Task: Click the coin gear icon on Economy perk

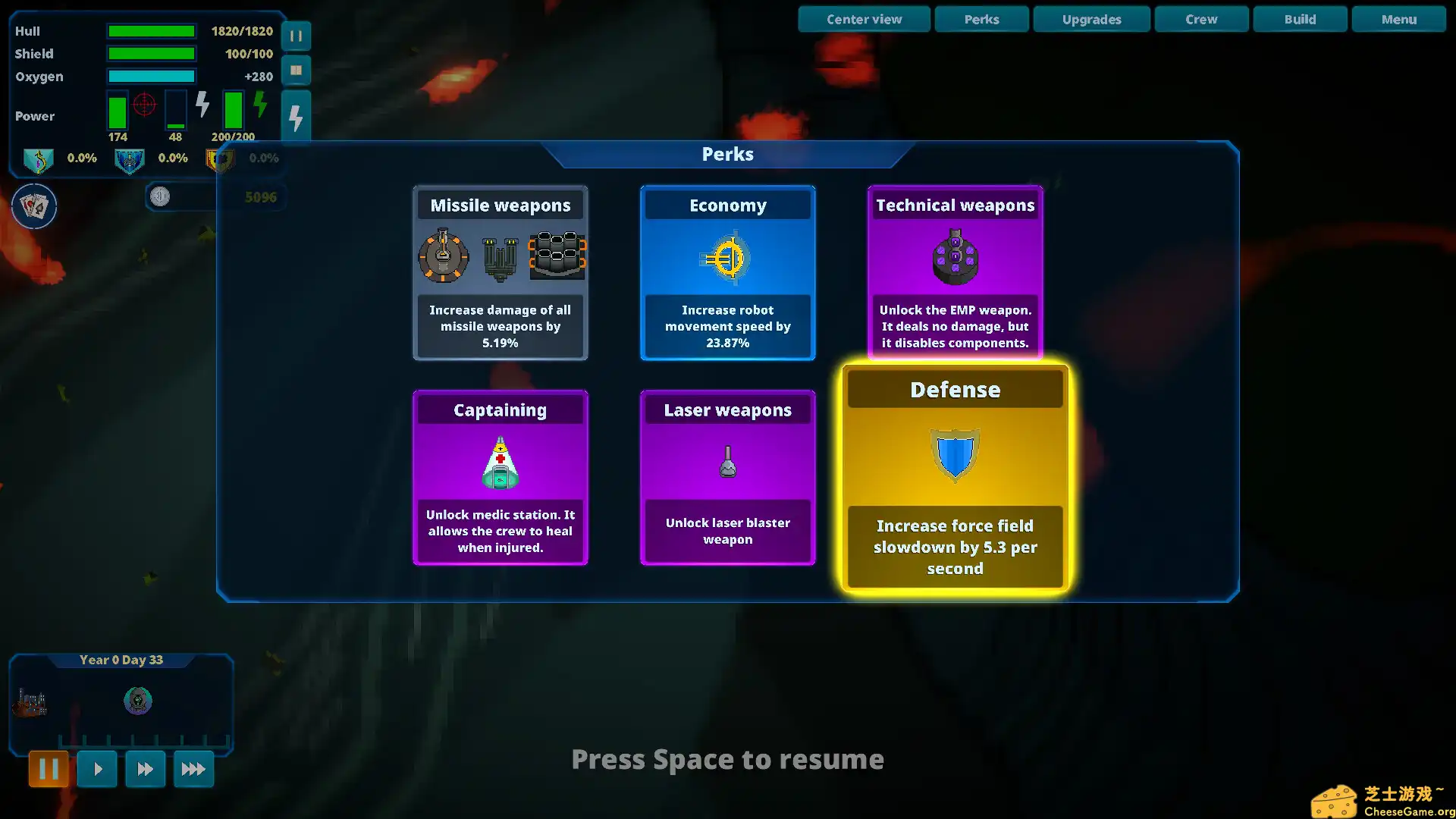Action: pos(727,258)
